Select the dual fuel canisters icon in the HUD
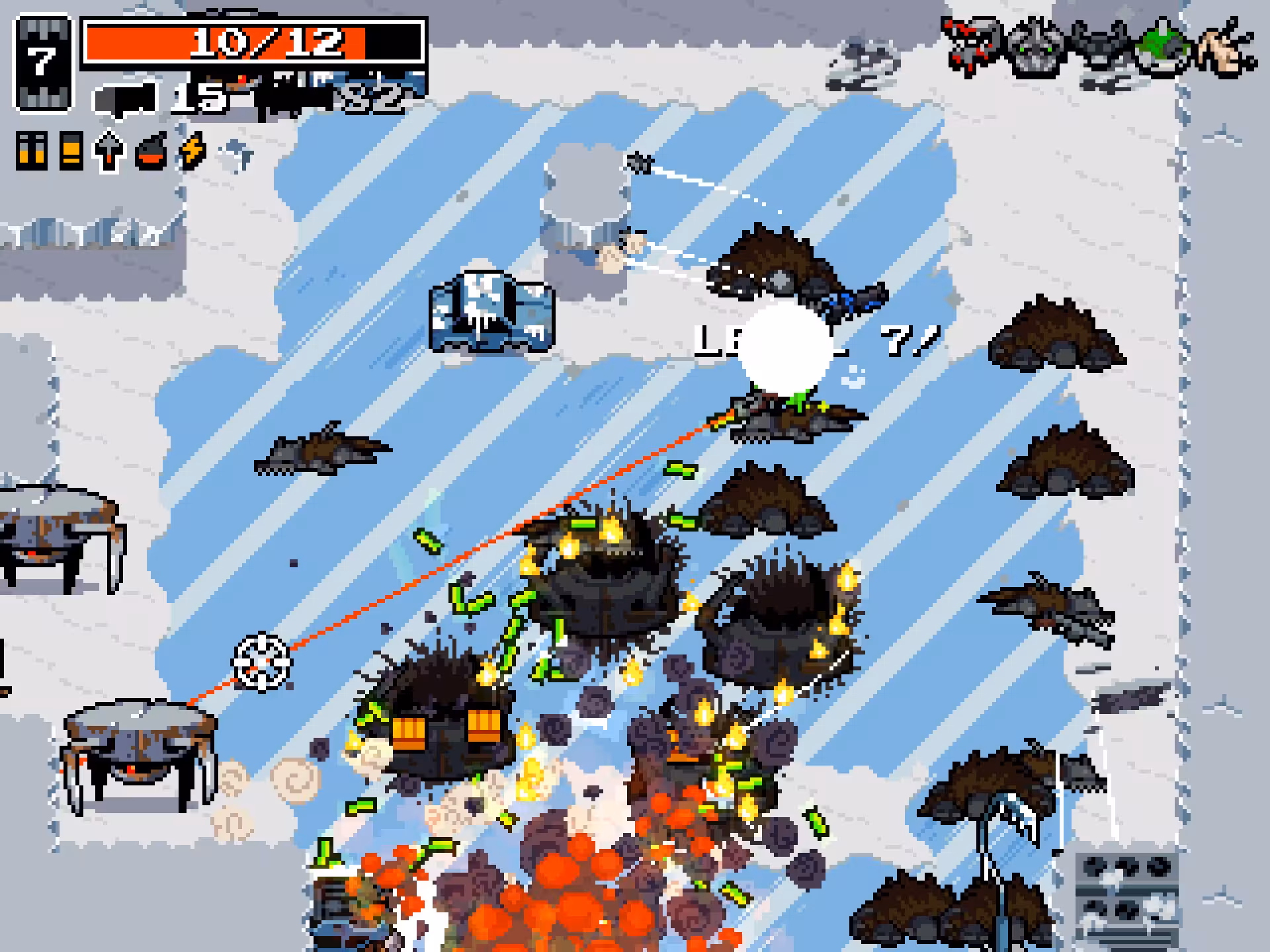The height and width of the screenshot is (952, 1270). tap(32, 151)
